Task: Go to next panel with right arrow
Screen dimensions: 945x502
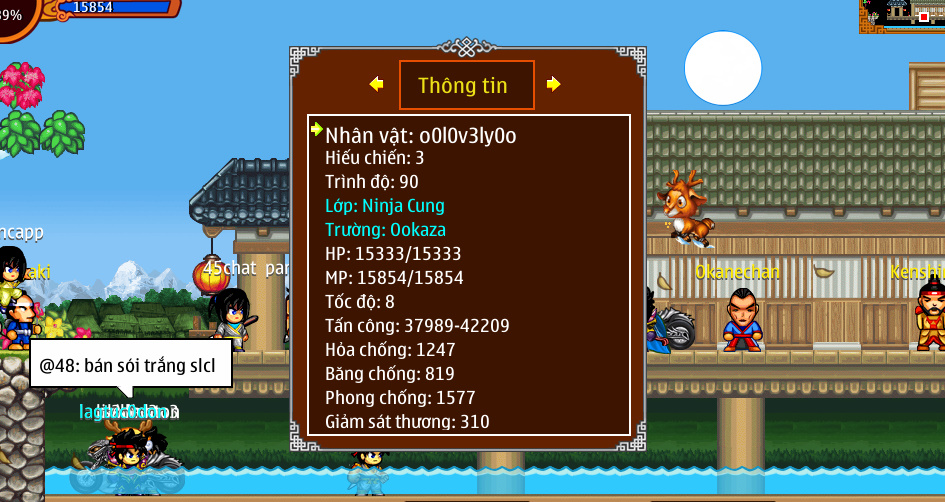Action: pyautogui.click(x=553, y=84)
